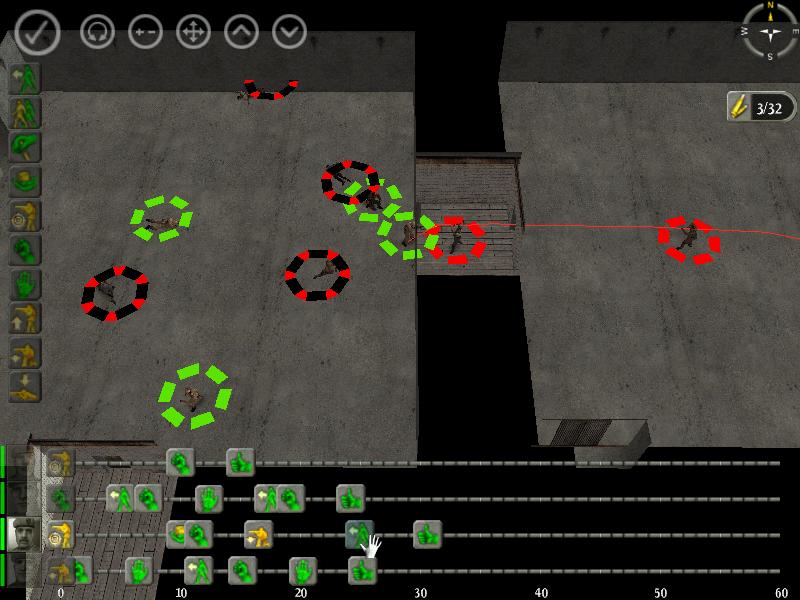Choose the green walking soldier order

[24, 78]
